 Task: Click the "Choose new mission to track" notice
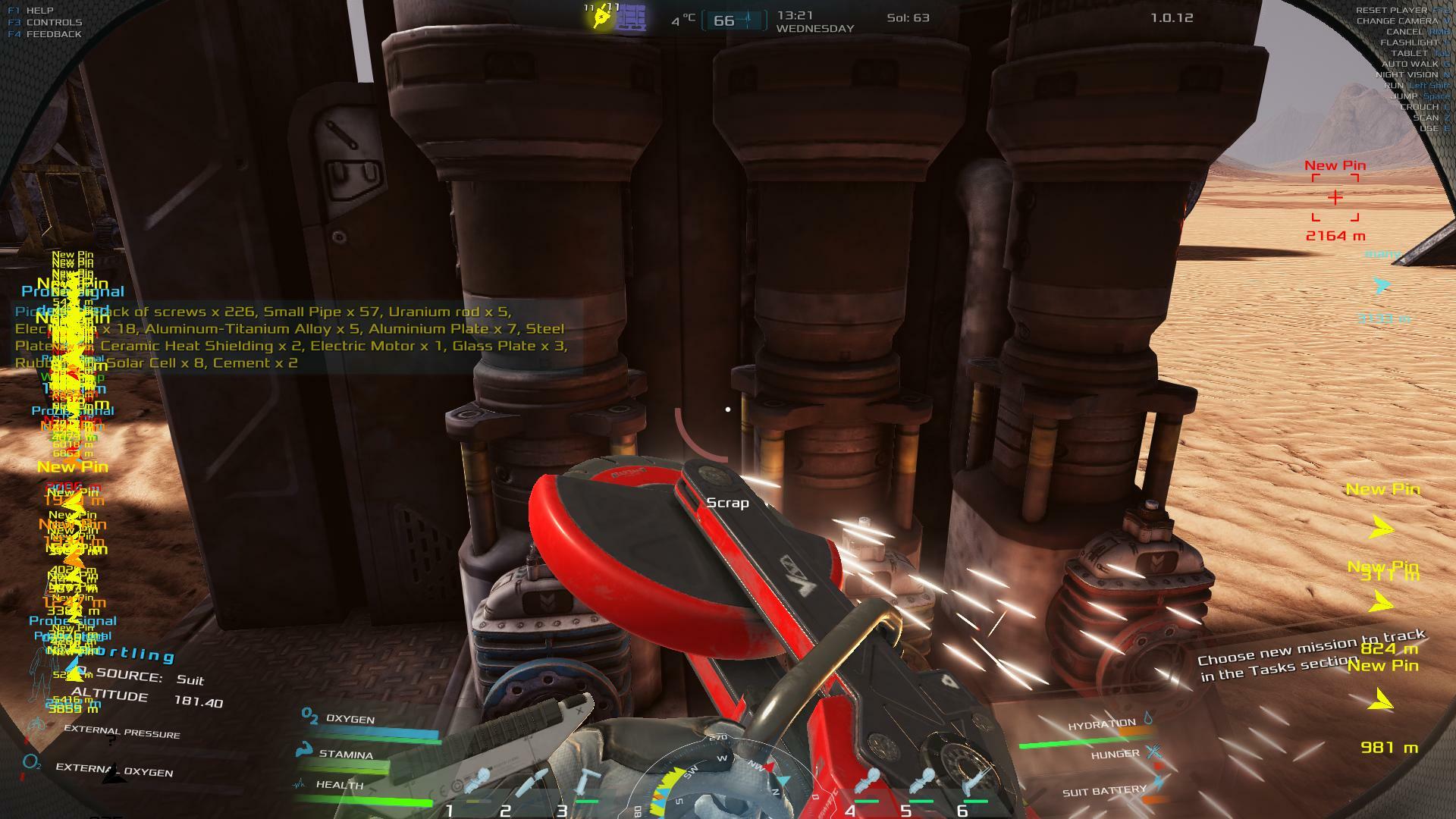pos(1311,655)
